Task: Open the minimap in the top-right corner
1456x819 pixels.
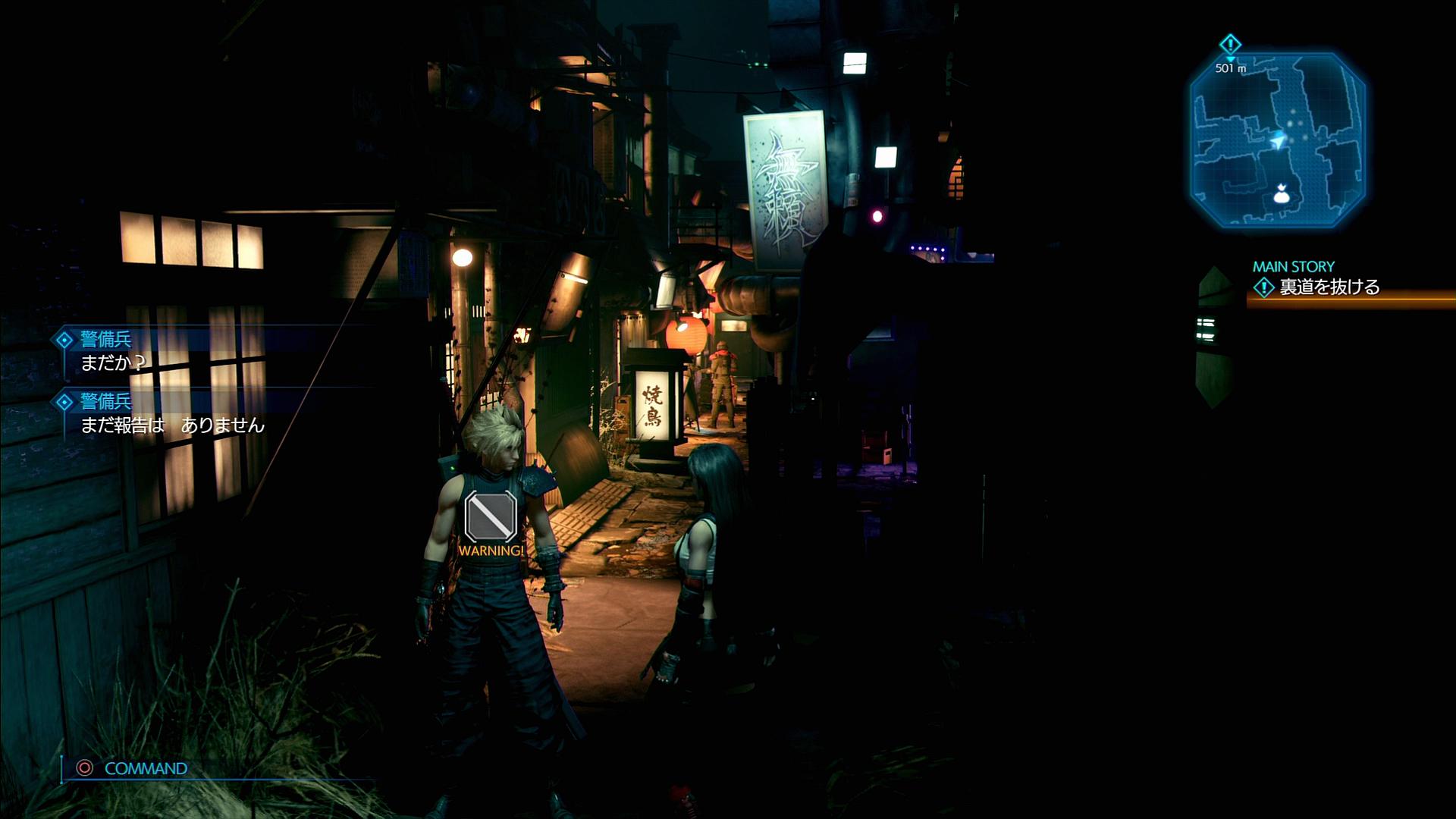Action: tap(1278, 140)
